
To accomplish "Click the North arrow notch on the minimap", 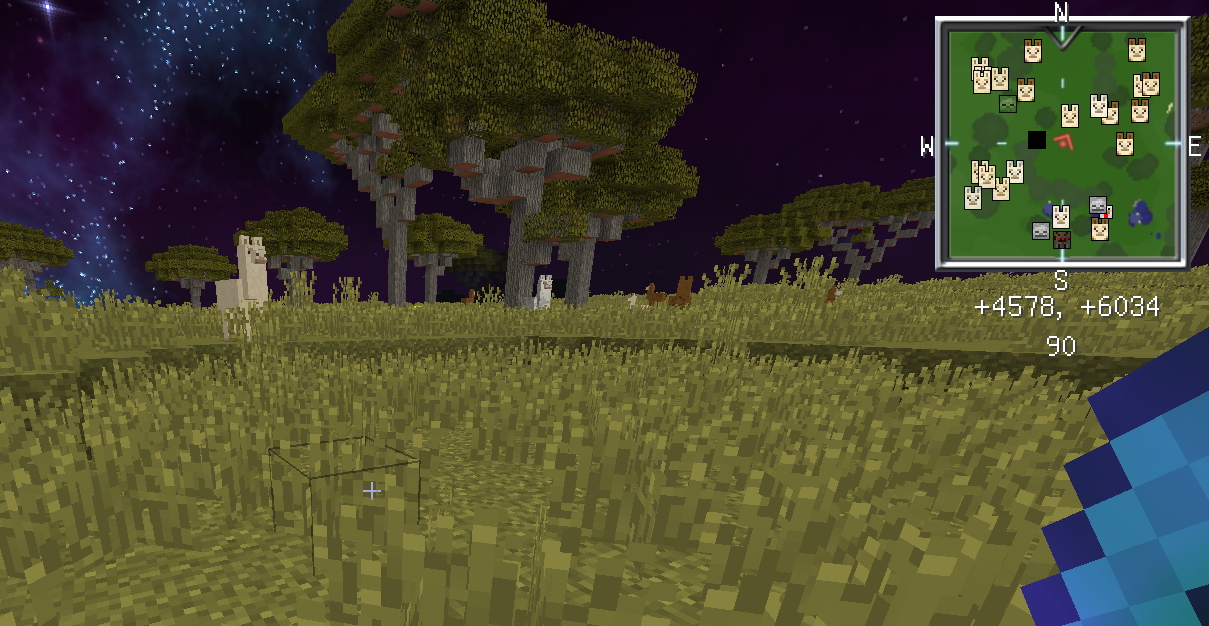I will tap(1062, 37).
